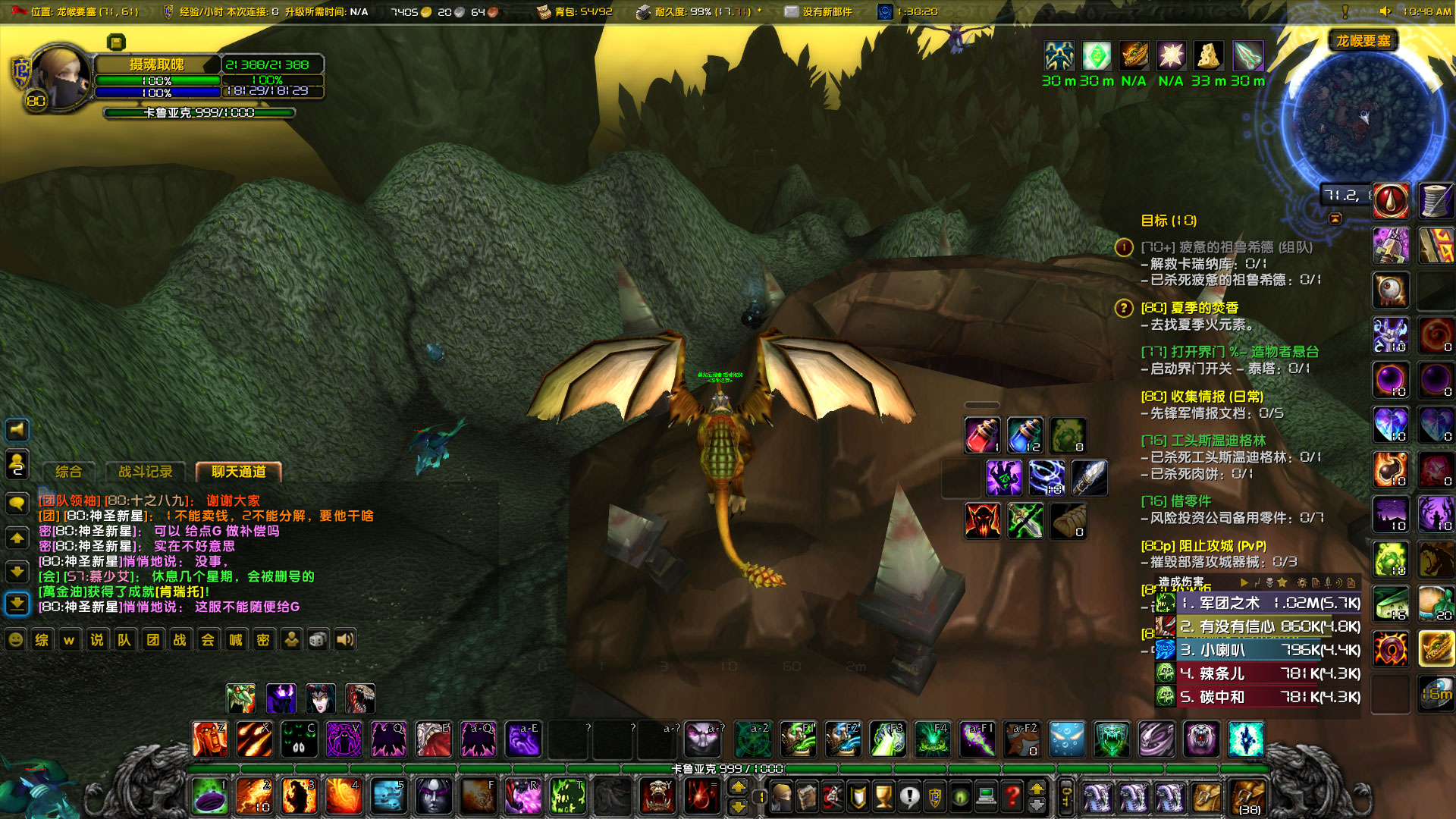Open the achievements trophy icon
Image resolution: width=1456 pixels, height=819 pixels.
(x=882, y=796)
